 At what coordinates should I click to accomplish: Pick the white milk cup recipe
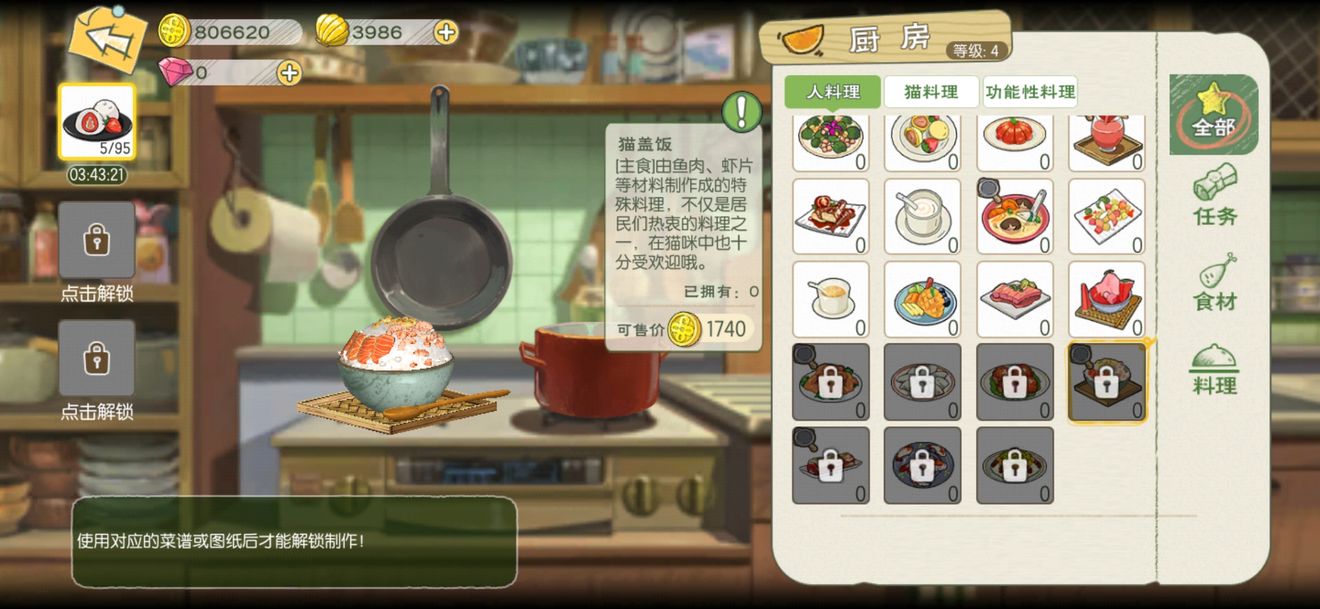point(922,216)
